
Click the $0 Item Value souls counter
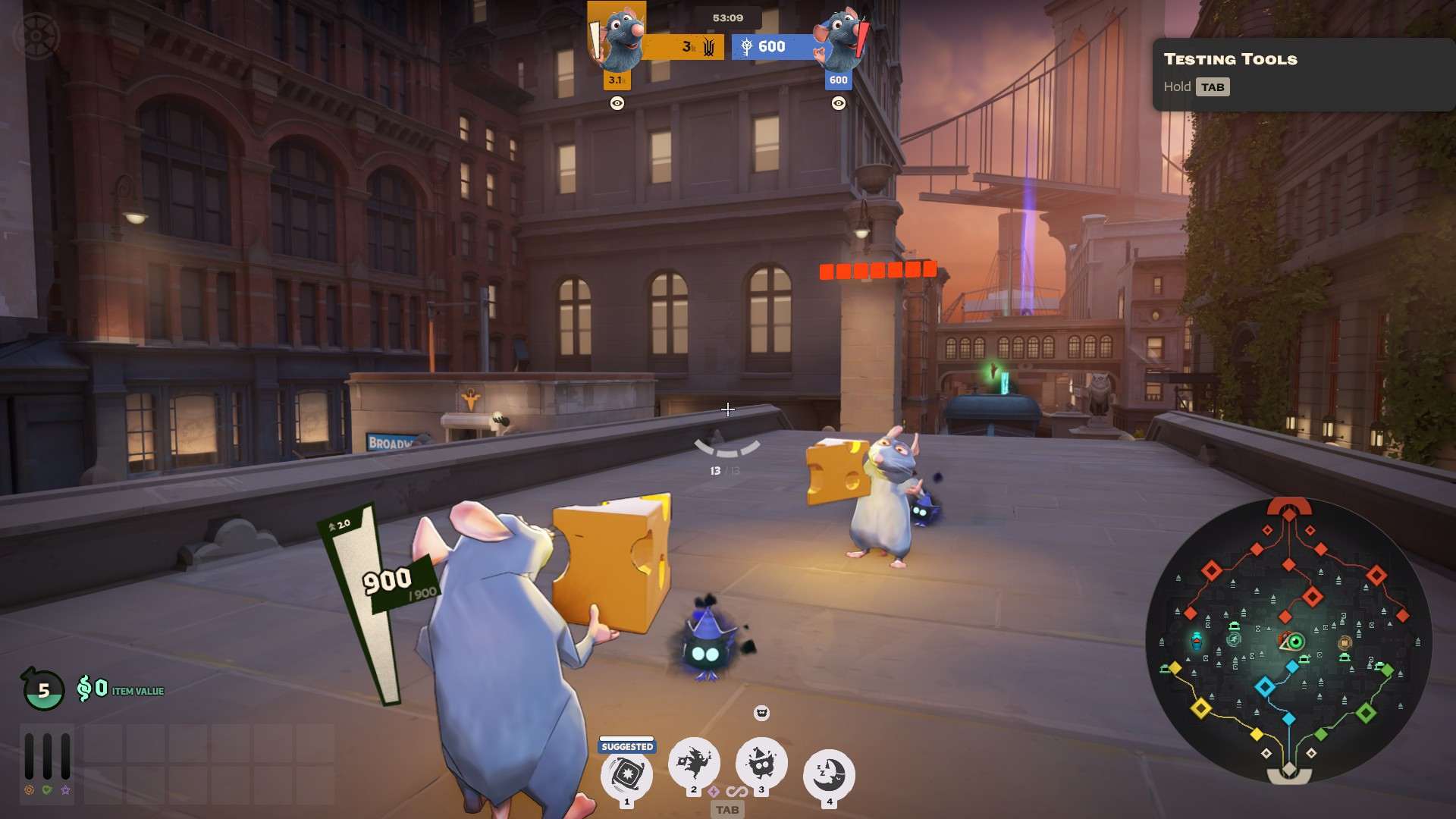click(121, 689)
